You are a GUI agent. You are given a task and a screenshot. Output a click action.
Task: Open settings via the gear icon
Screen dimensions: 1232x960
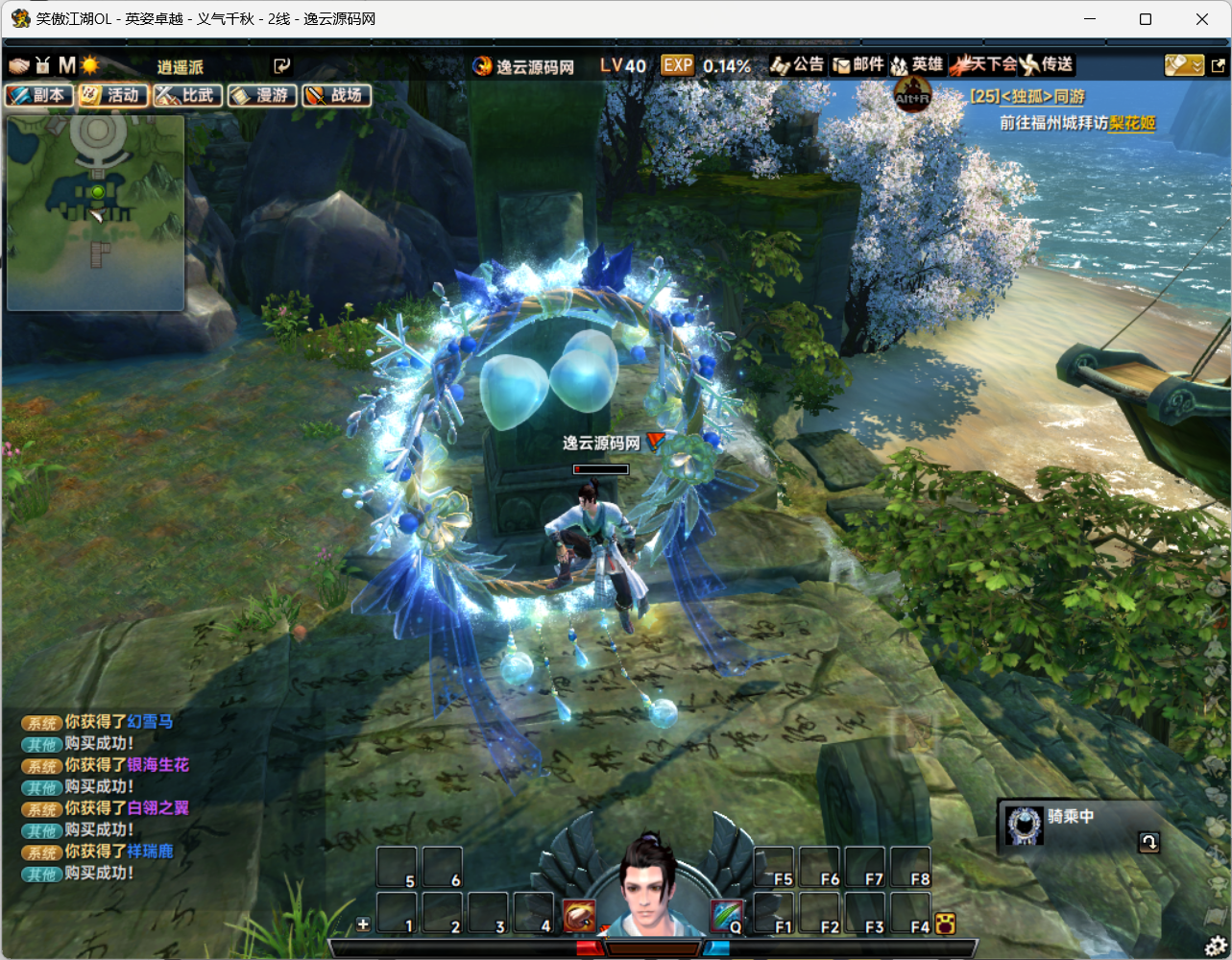click(1215, 946)
